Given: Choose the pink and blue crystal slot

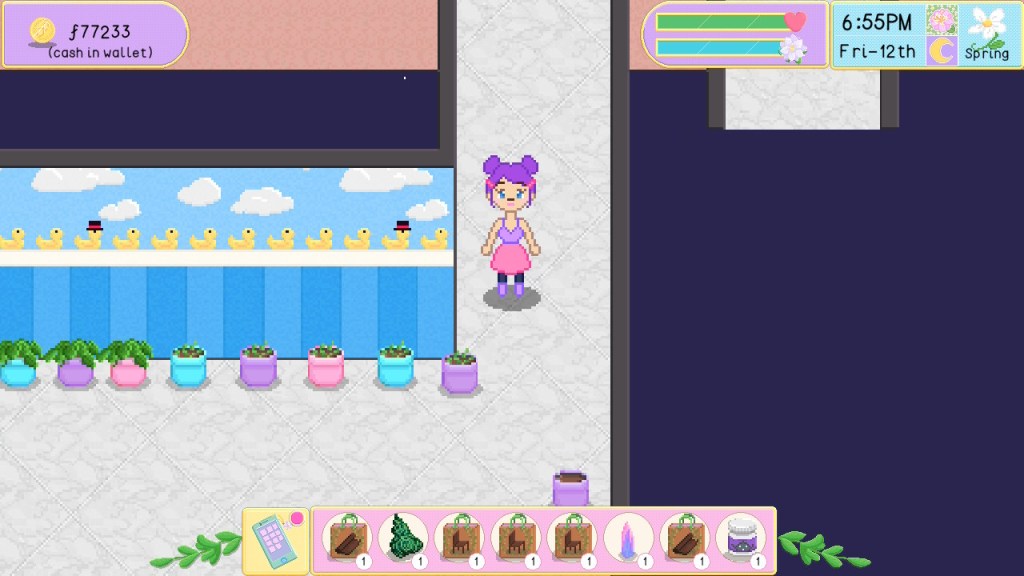Looking at the screenshot, I should pos(629,538).
